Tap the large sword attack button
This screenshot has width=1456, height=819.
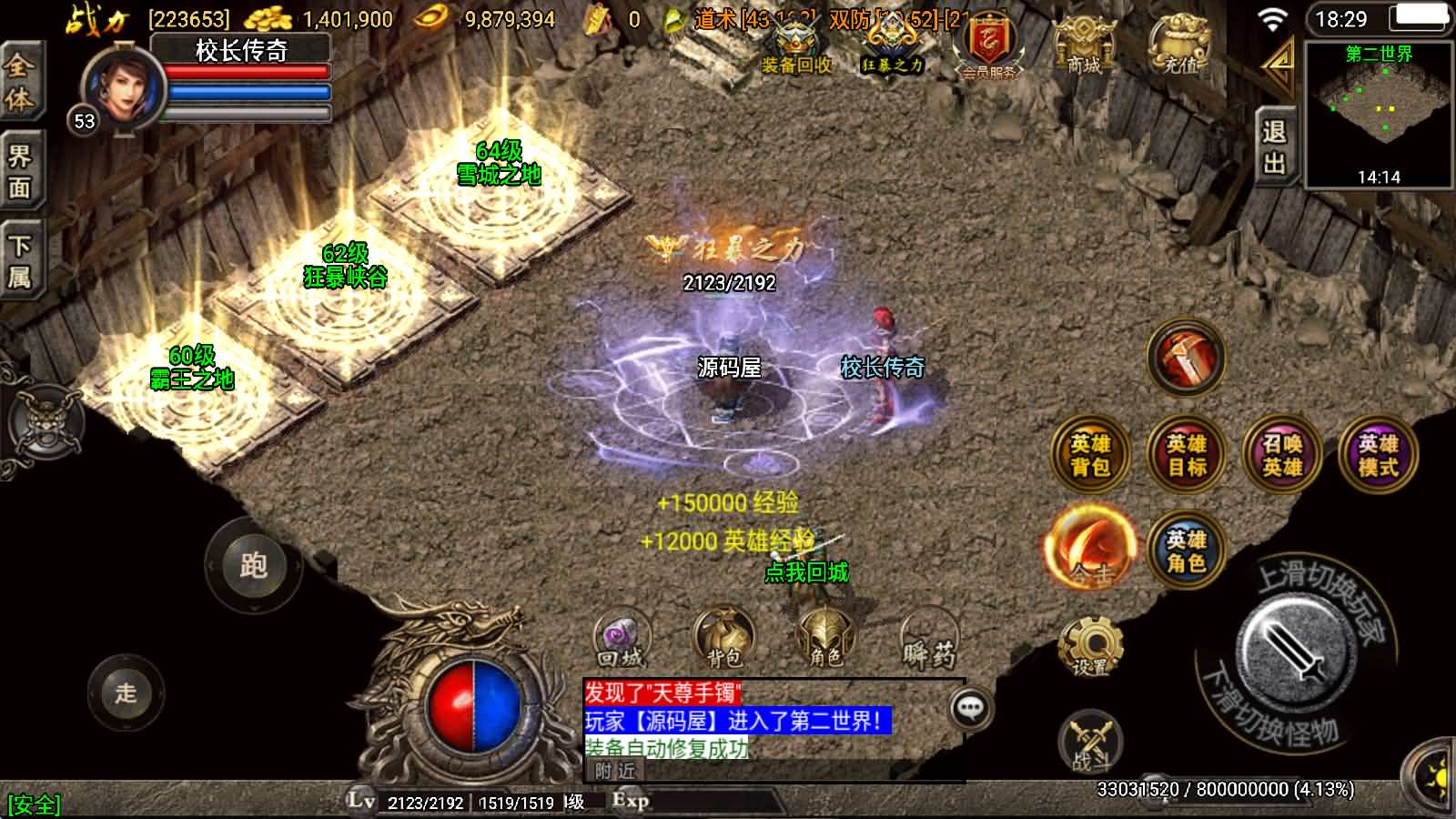[x=1293, y=648]
